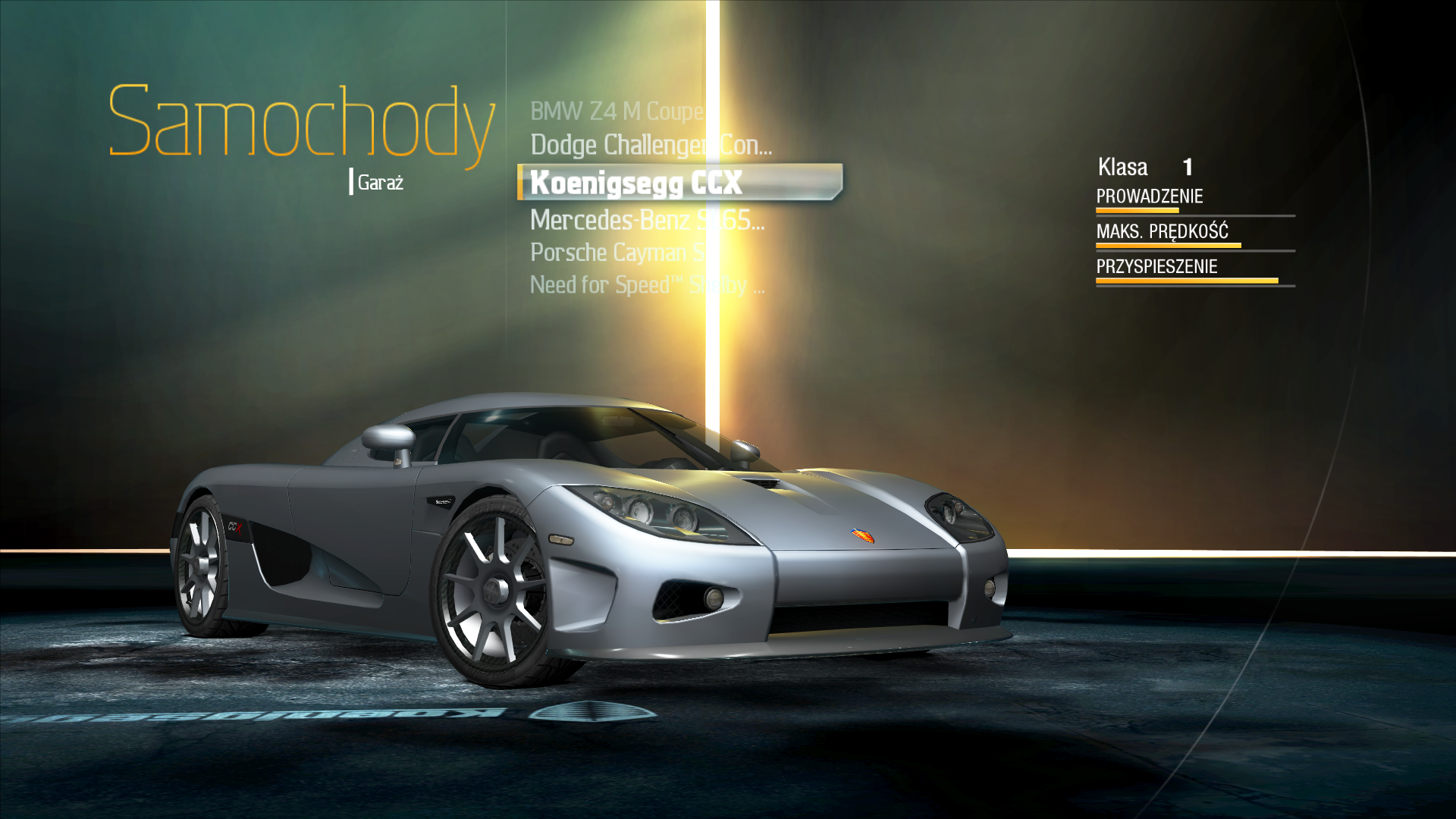Open the Garaż section label
The height and width of the screenshot is (819, 1456).
pyautogui.click(x=380, y=183)
